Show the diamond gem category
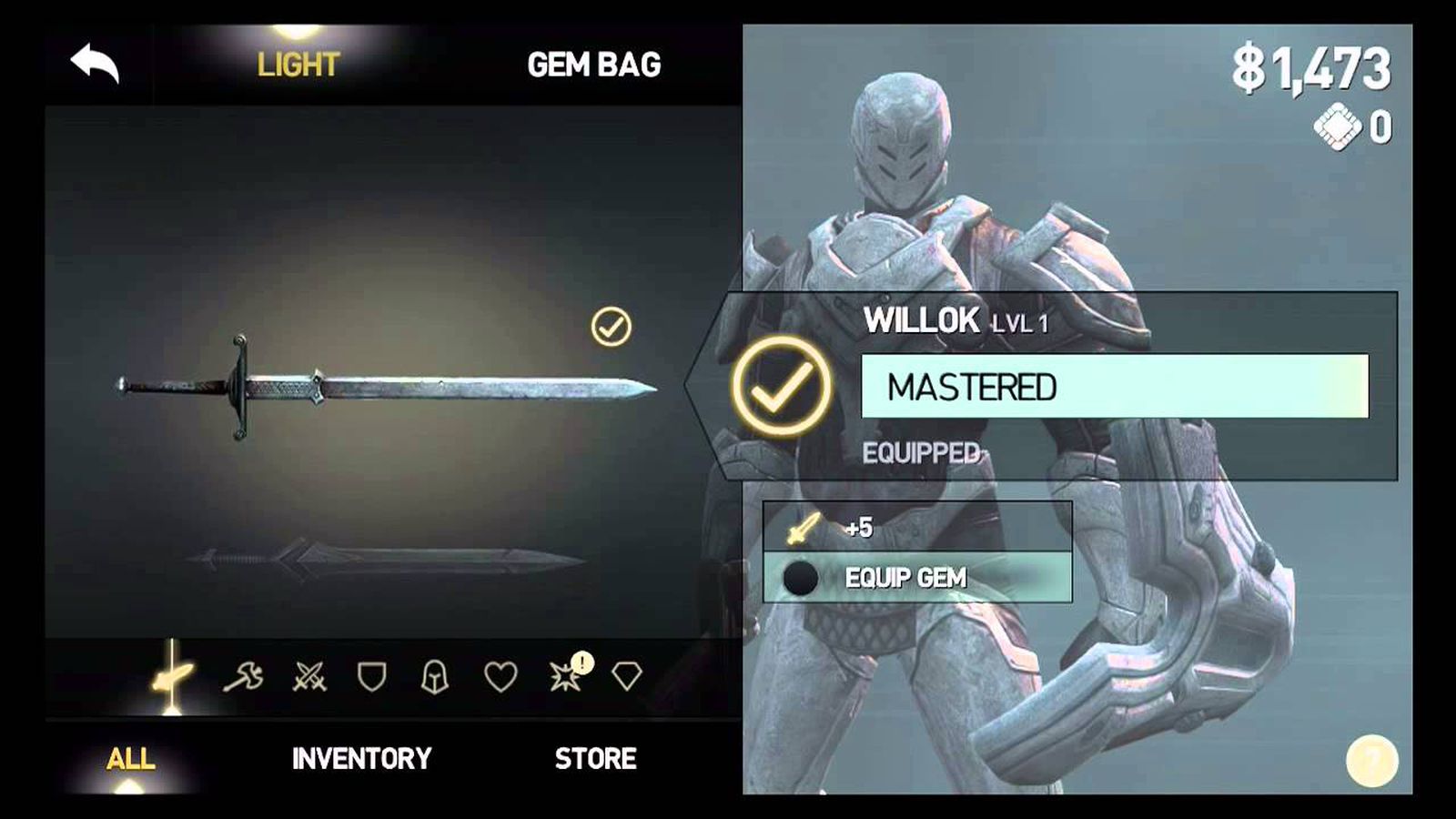Screen dimensions: 1456x819 [x=626, y=676]
